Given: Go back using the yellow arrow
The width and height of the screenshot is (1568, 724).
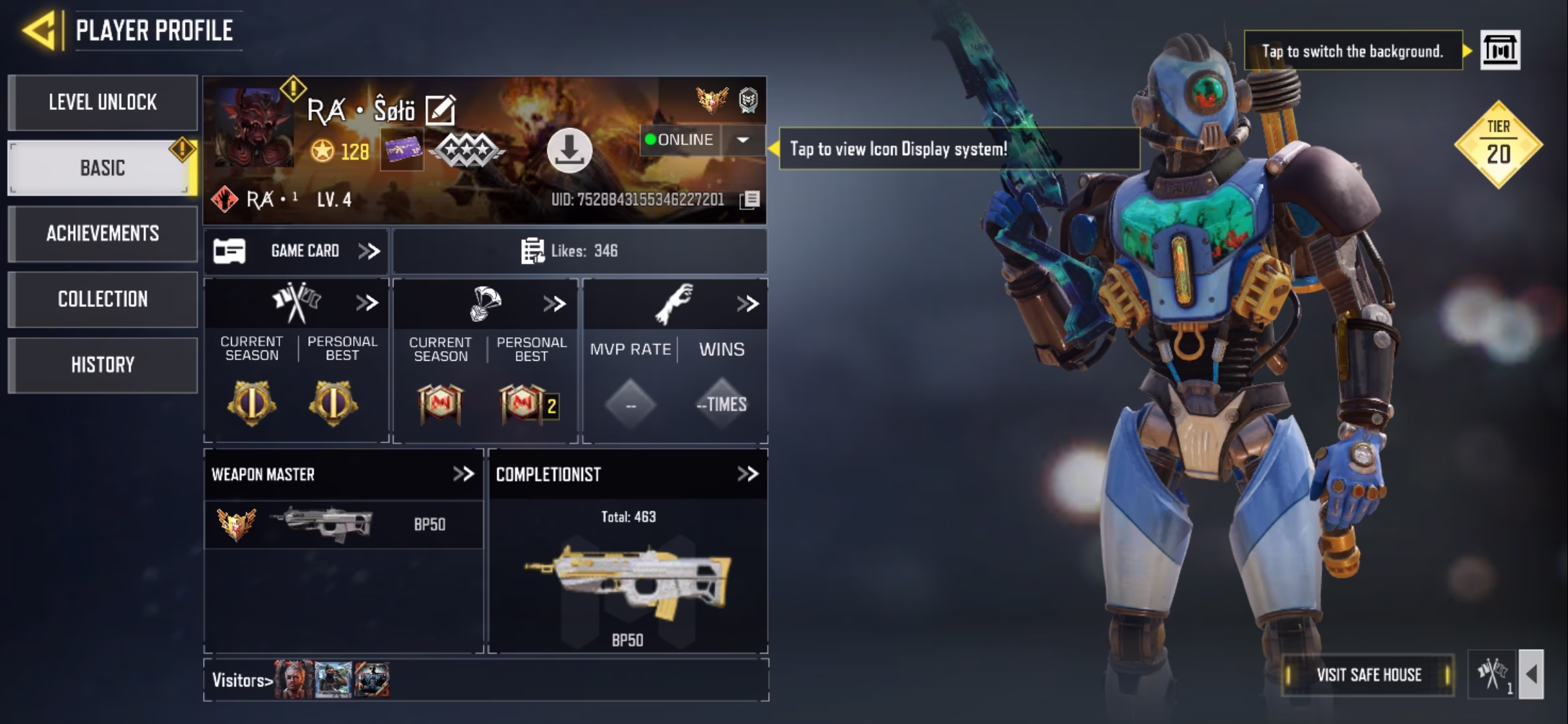Looking at the screenshot, I should 40,31.
